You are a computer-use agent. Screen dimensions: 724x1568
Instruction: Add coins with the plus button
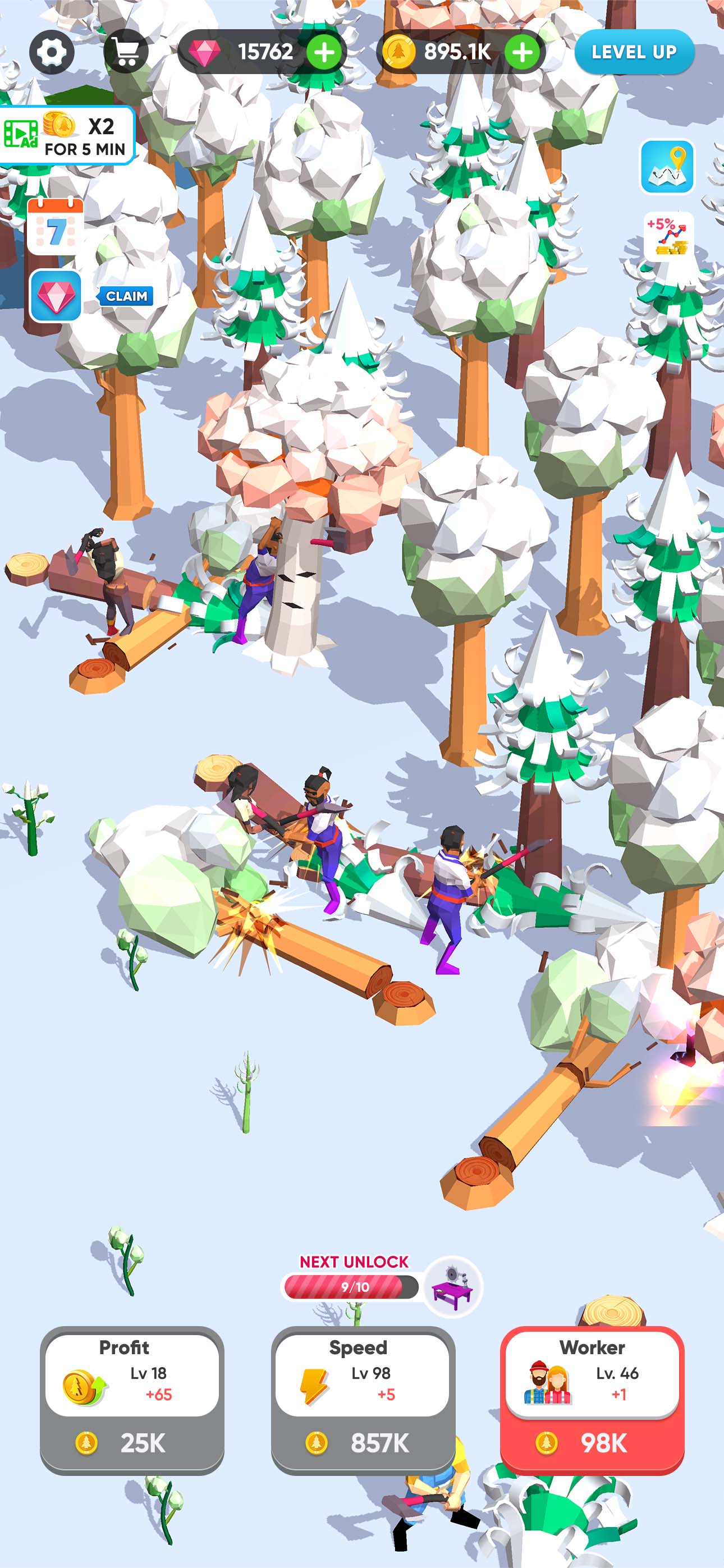point(524,52)
